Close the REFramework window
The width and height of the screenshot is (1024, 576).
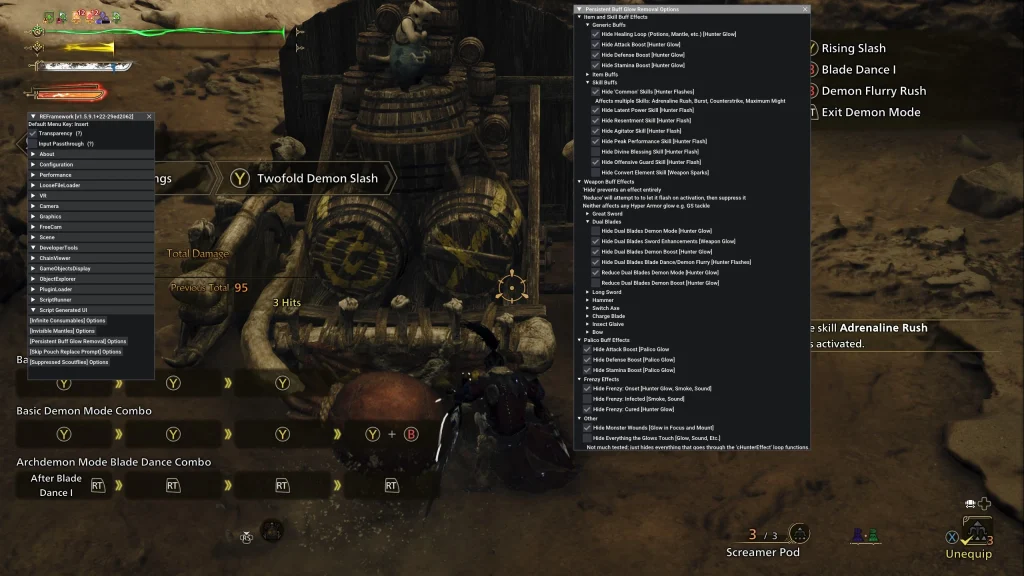click(149, 116)
